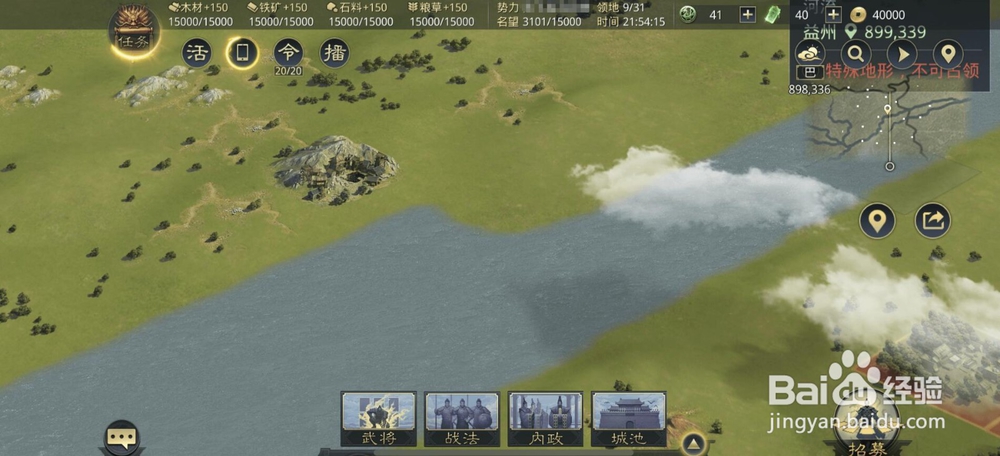Add jade with the first plus button

point(747,14)
